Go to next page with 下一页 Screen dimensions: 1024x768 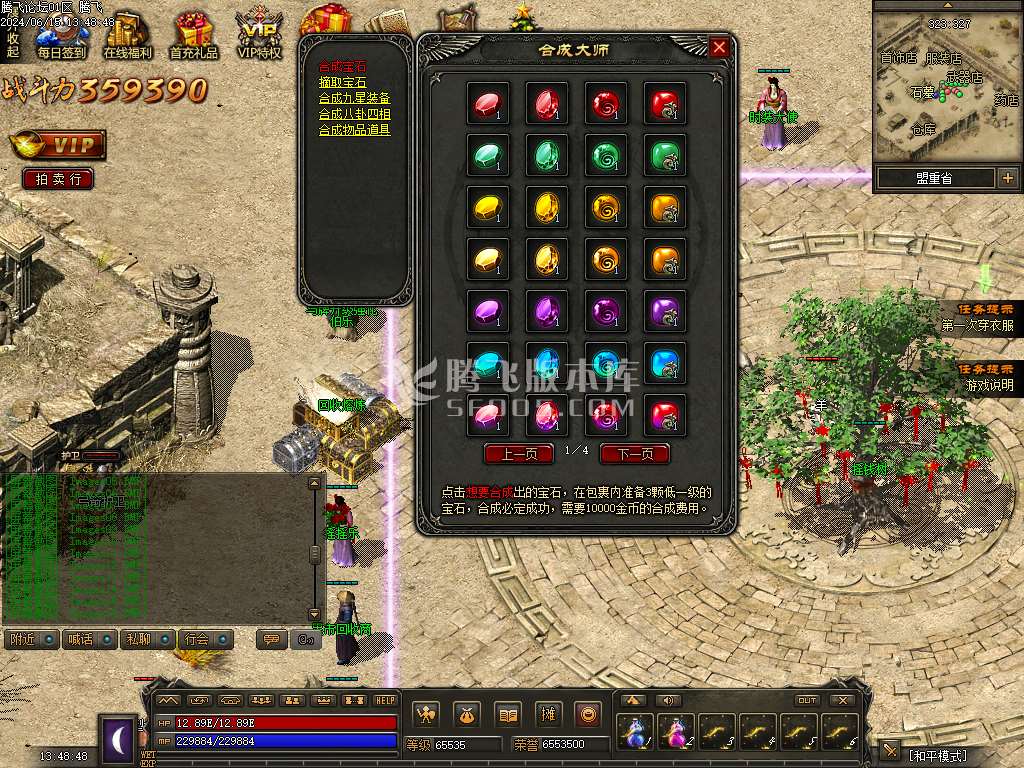[634, 453]
